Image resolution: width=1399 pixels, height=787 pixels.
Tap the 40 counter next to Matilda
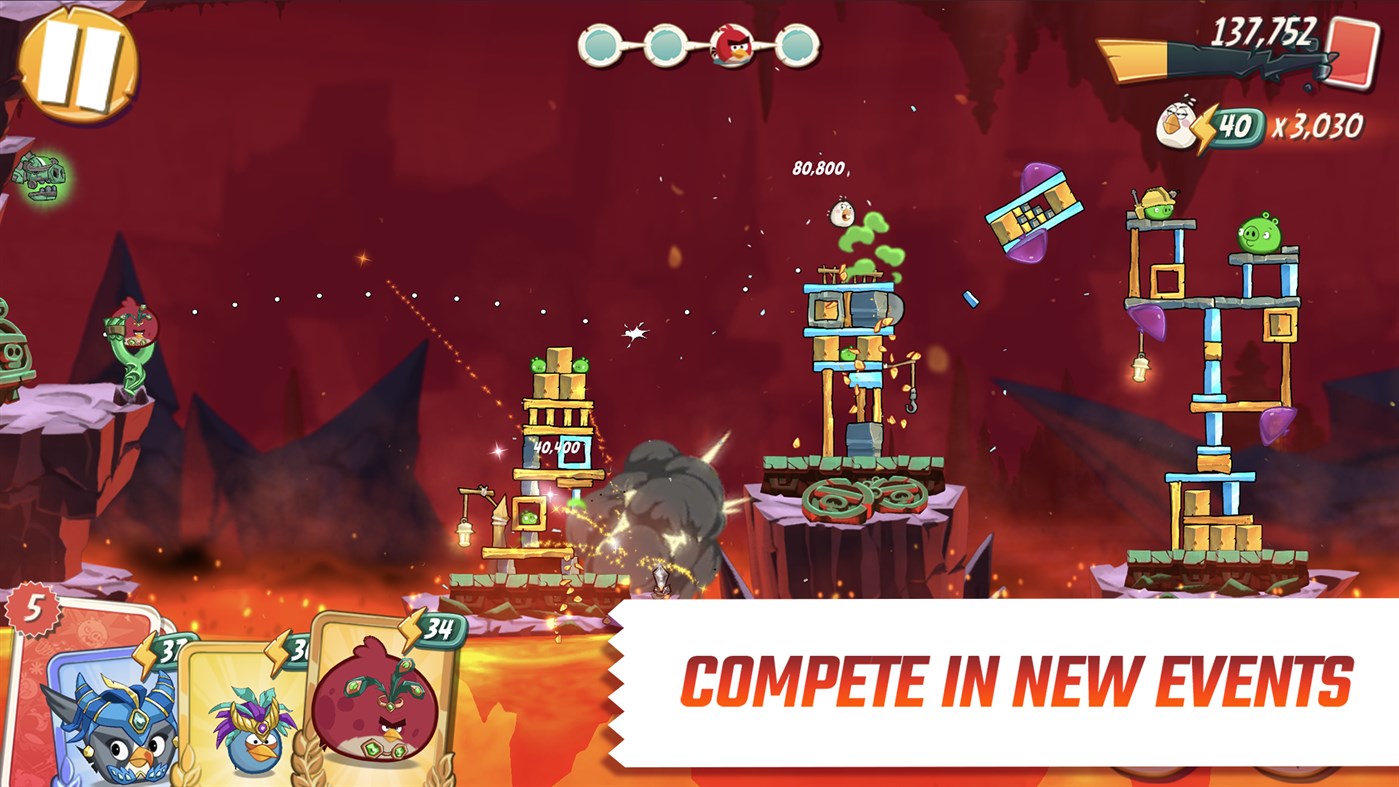coord(1235,122)
